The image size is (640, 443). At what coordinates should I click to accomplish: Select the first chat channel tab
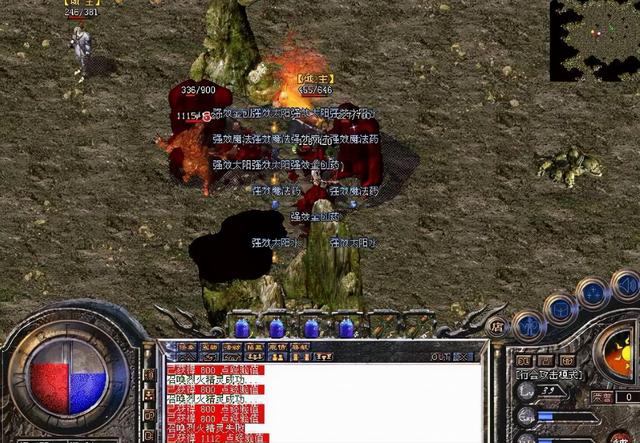[185, 347]
